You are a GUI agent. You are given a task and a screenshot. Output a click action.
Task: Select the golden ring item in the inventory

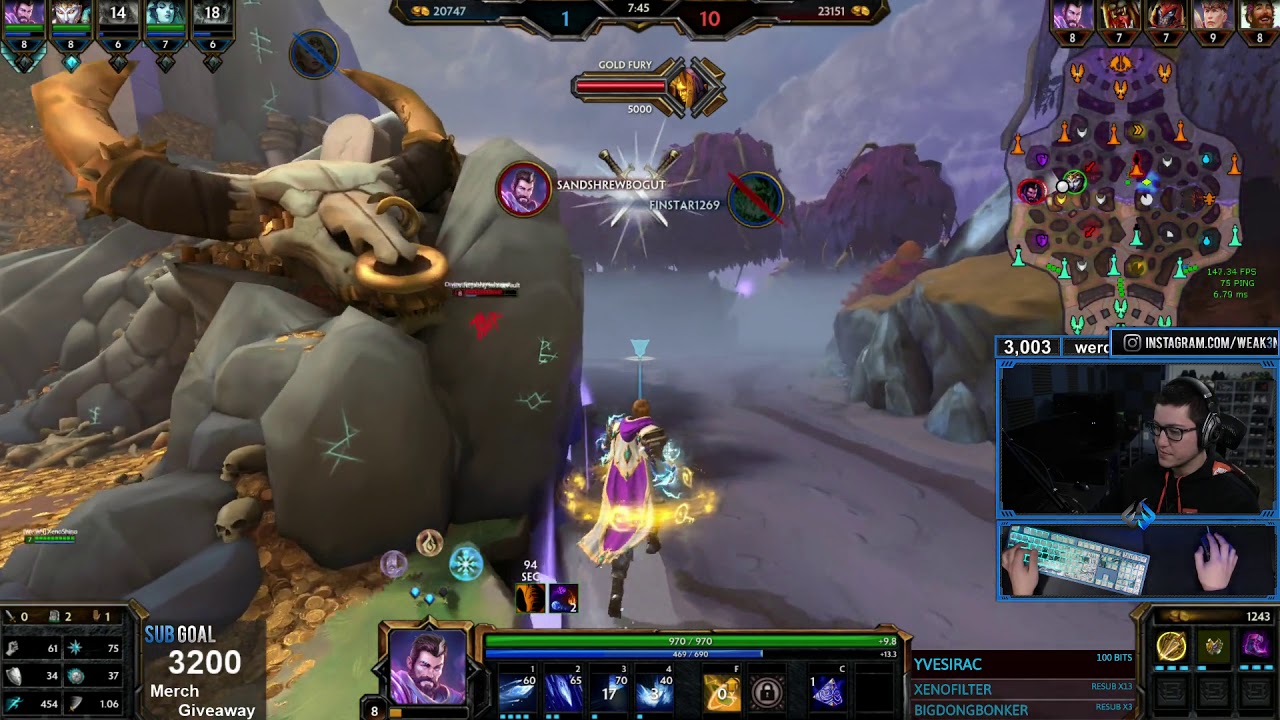click(x=1171, y=647)
